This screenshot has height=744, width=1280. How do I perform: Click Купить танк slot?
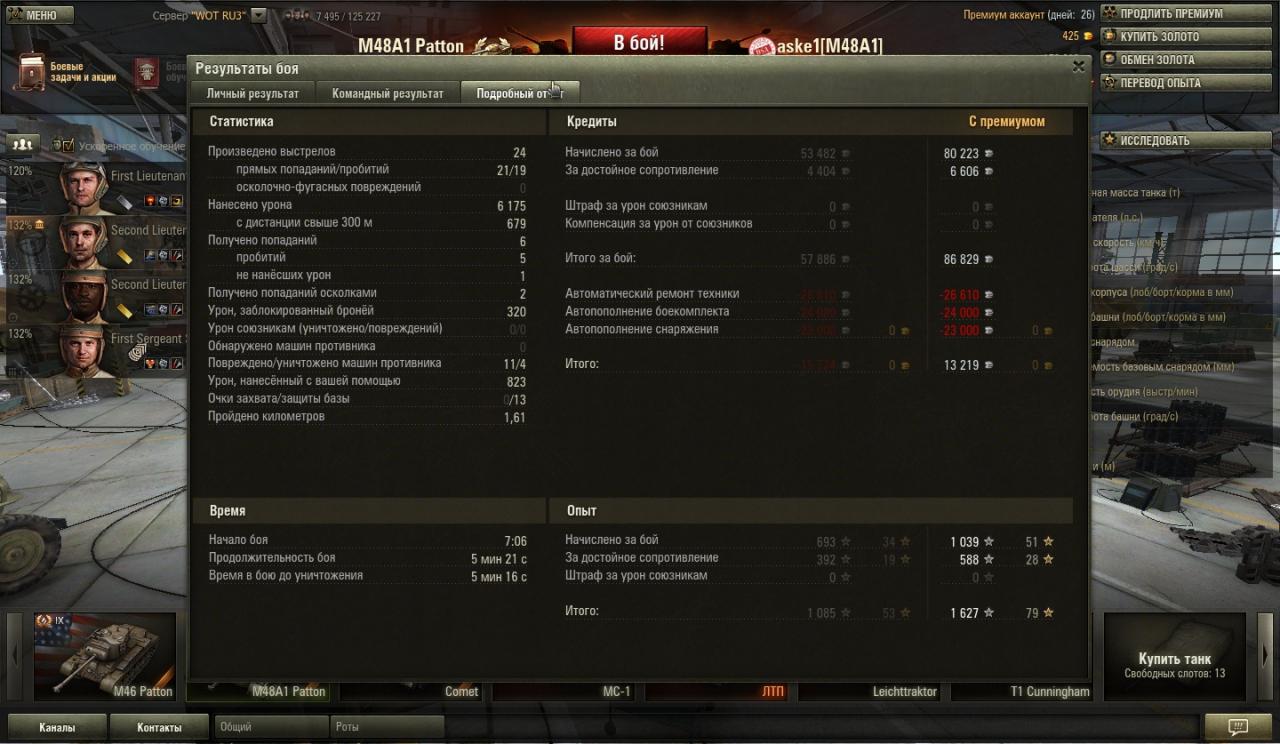(1174, 657)
